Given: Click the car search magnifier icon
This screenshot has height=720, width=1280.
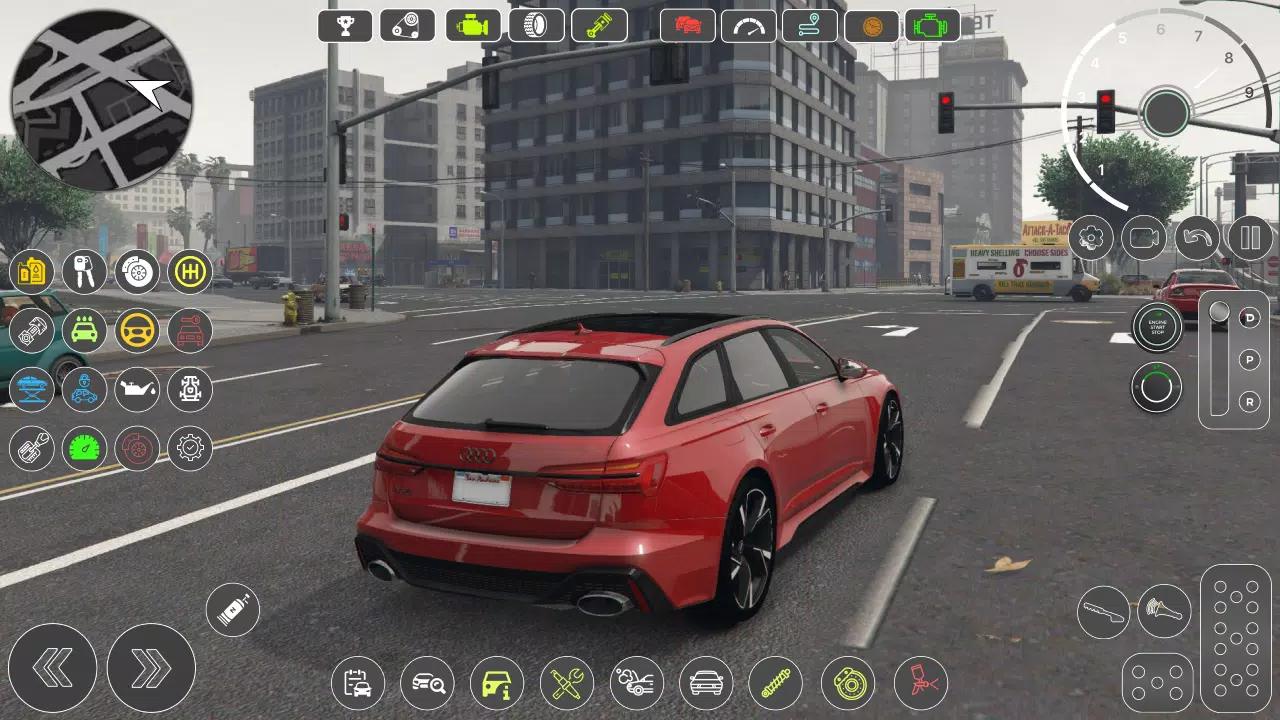Looking at the screenshot, I should point(426,682).
